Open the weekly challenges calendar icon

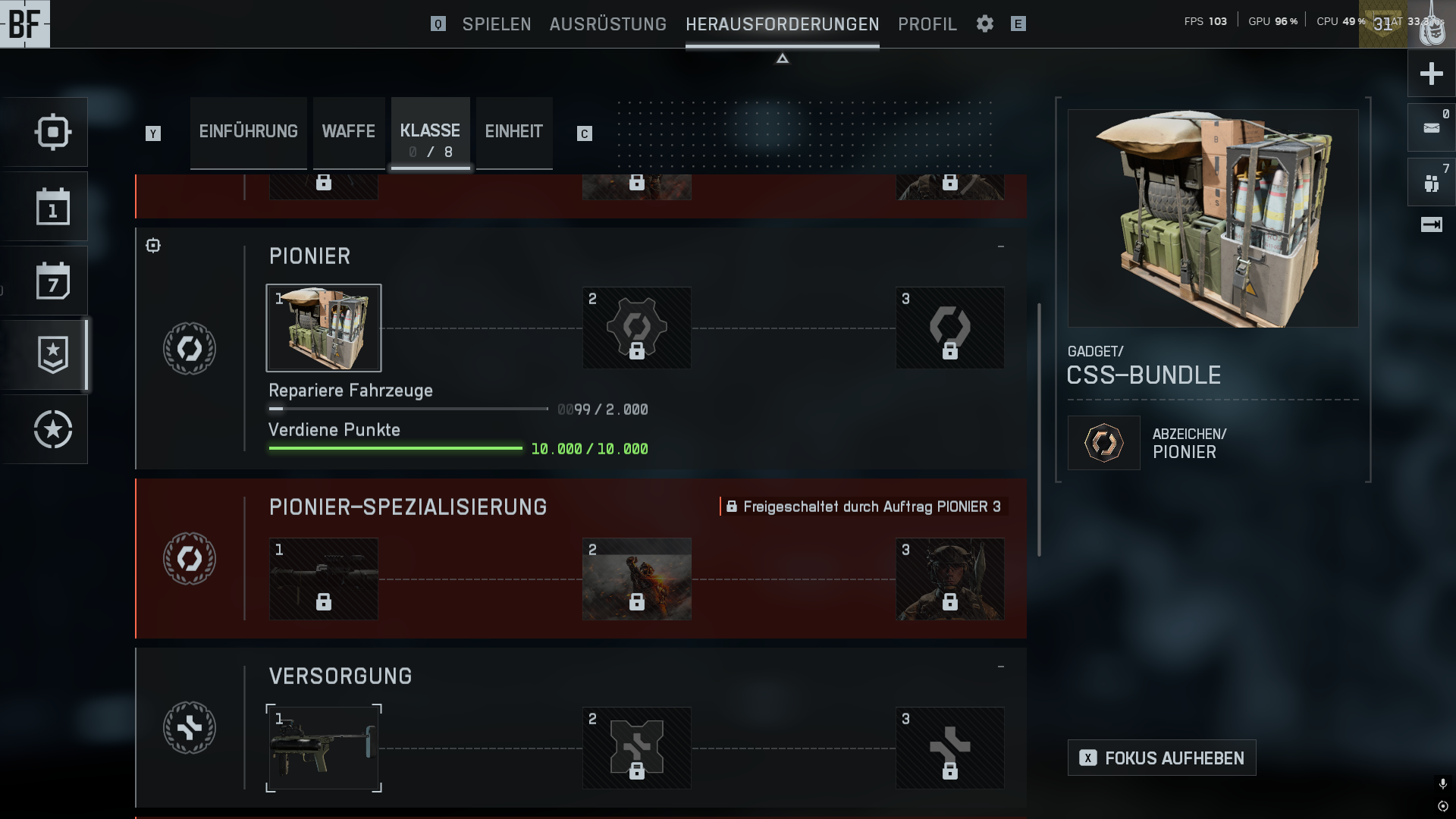click(x=52, y=281)
